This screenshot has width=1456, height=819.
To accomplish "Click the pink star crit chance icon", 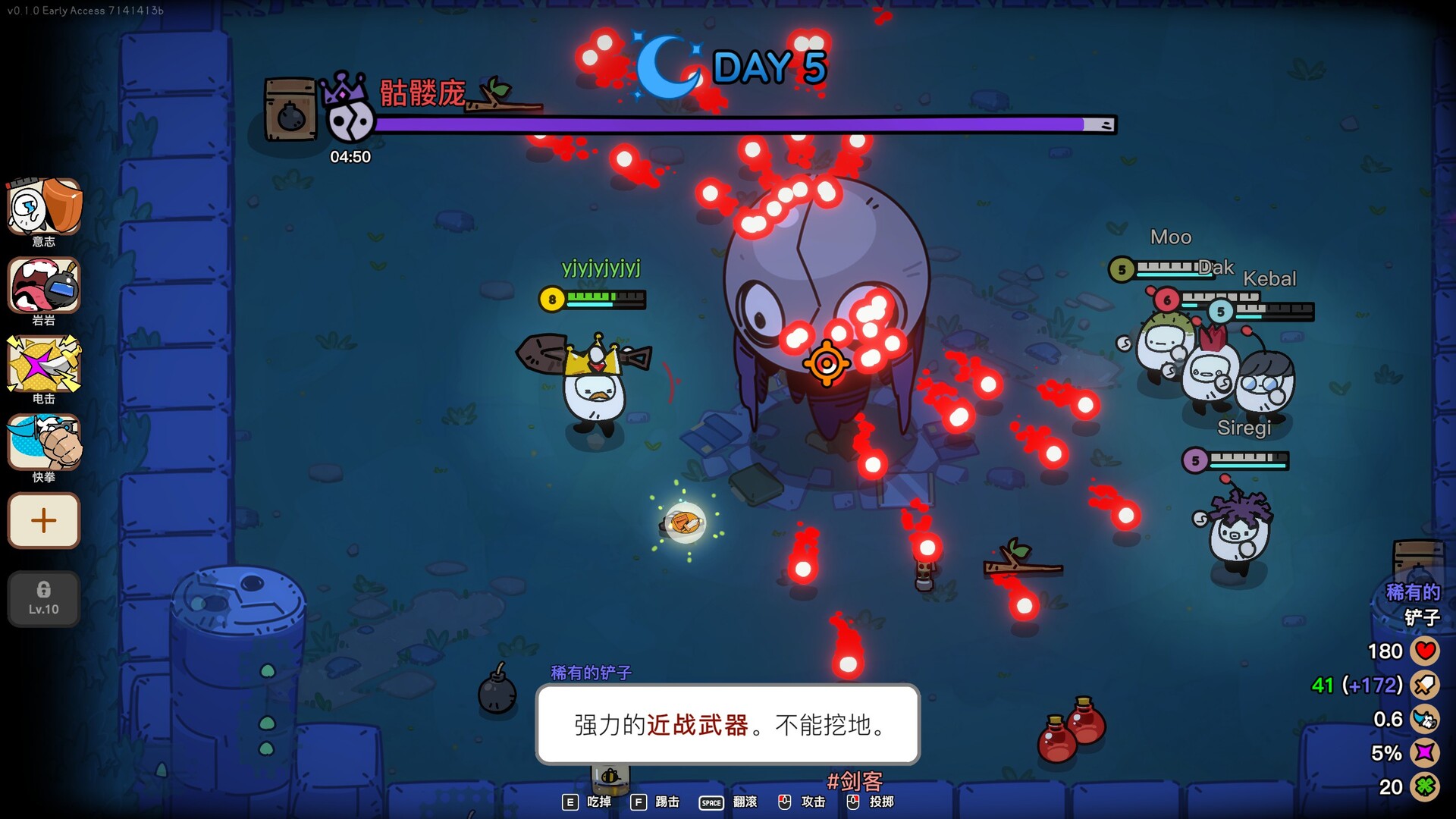I will click(x=1424, y=753).
